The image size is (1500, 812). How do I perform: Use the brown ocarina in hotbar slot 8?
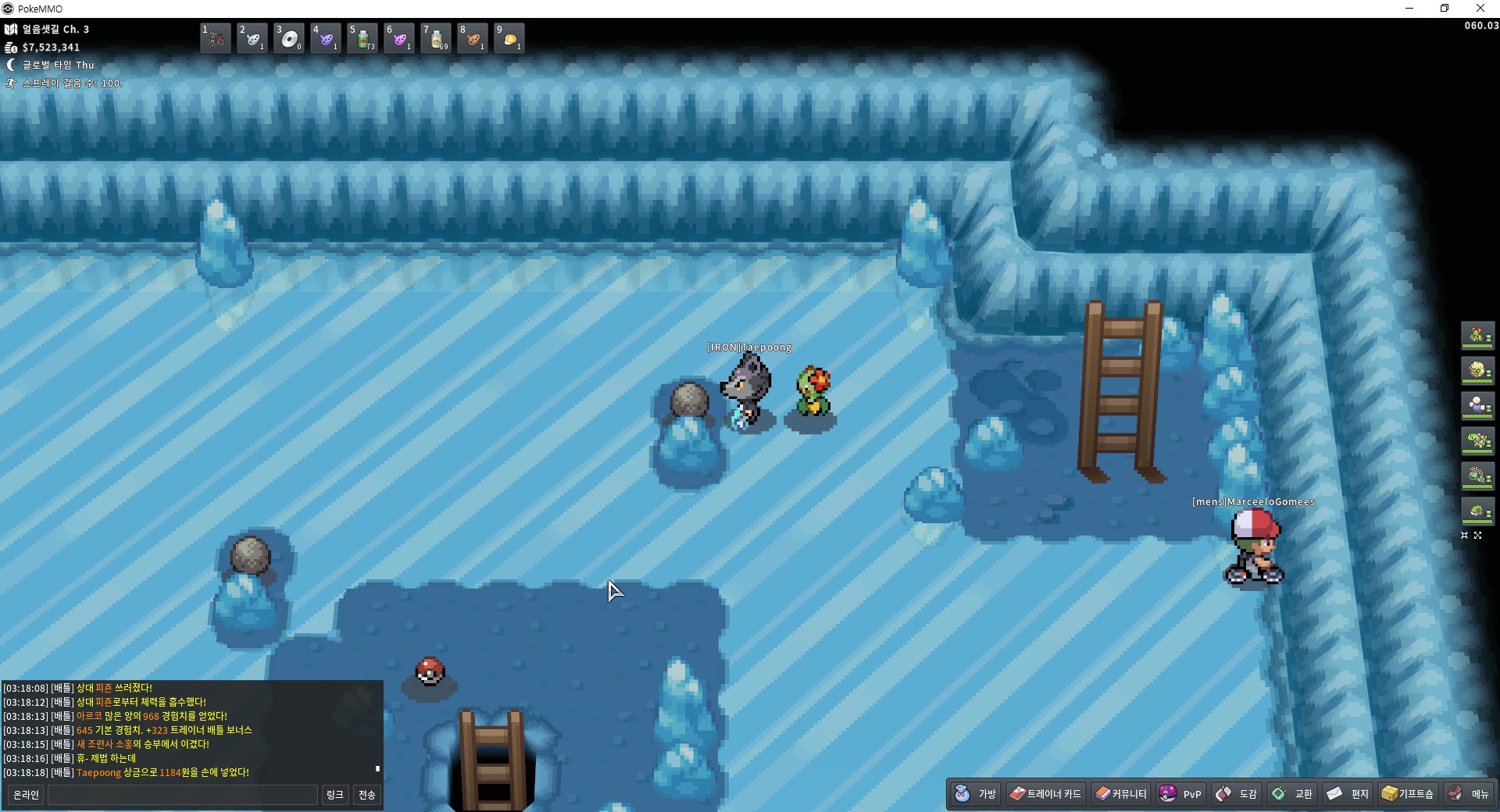(x=473, y=38)
